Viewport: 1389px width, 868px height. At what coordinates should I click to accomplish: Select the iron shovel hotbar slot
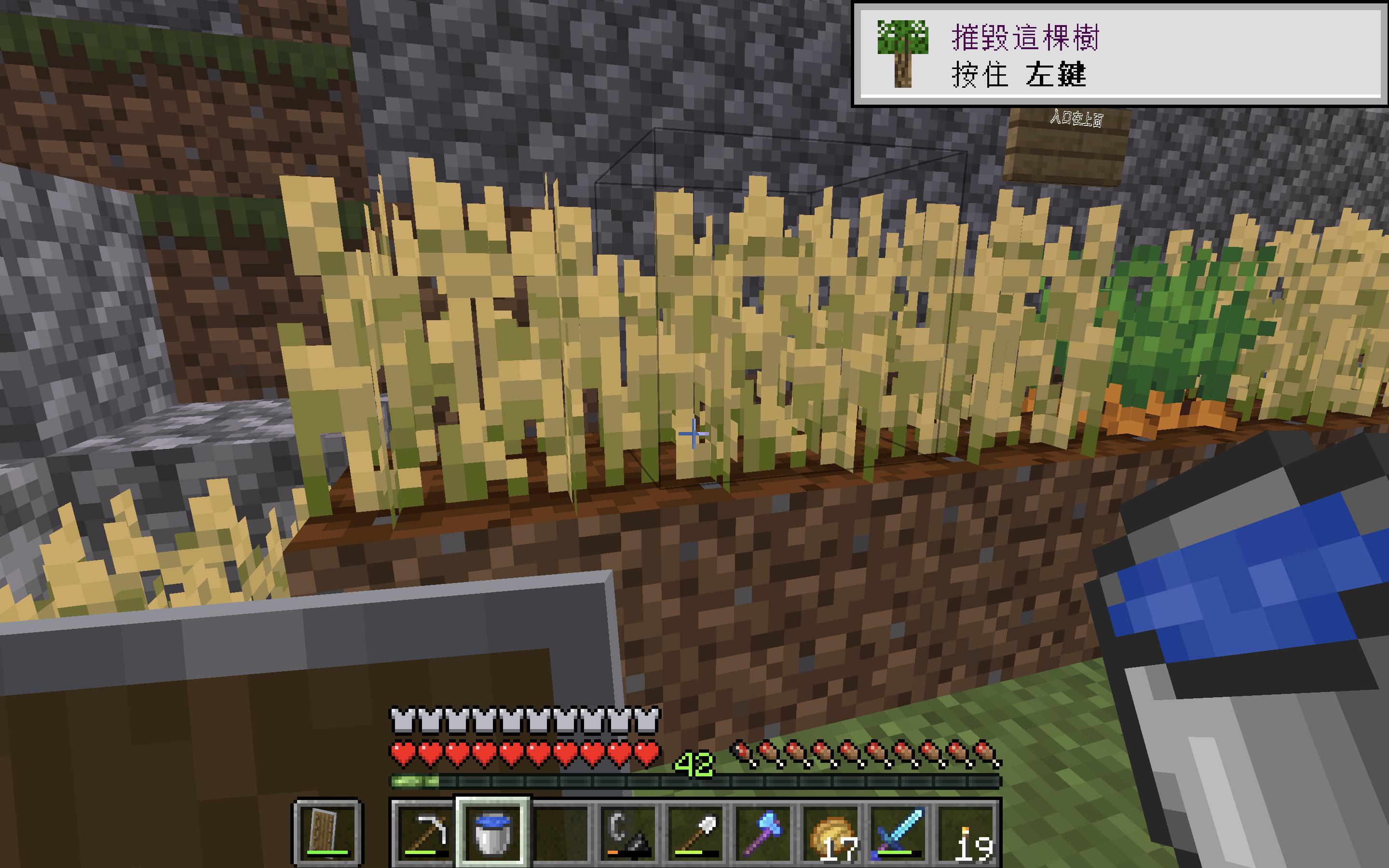695,832
